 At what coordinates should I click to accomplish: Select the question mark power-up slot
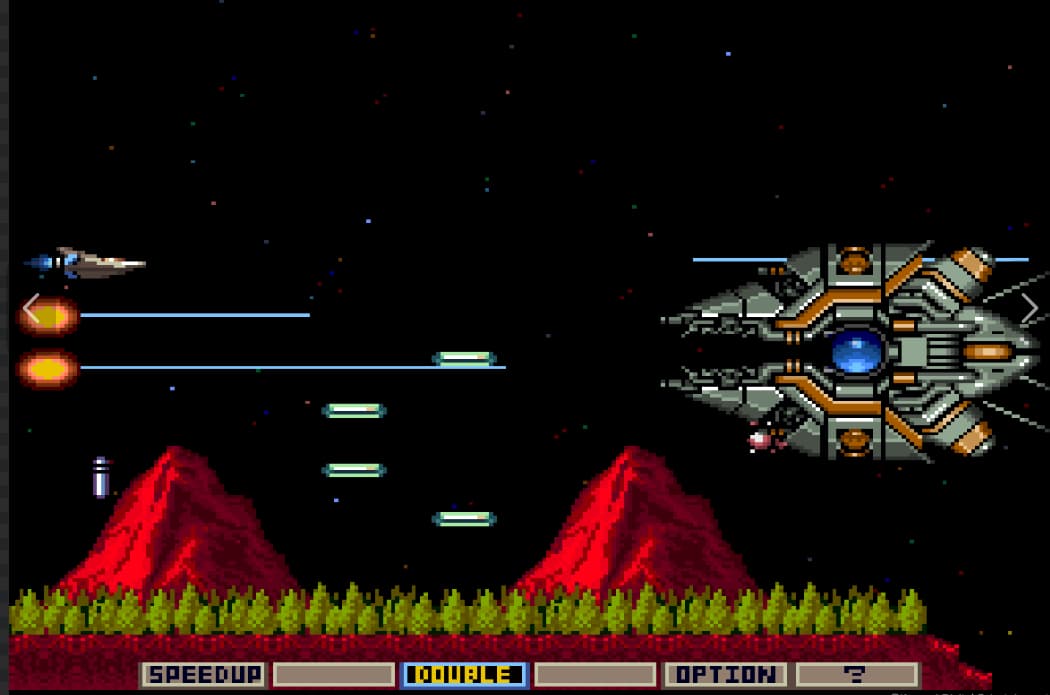coord(856,675)
